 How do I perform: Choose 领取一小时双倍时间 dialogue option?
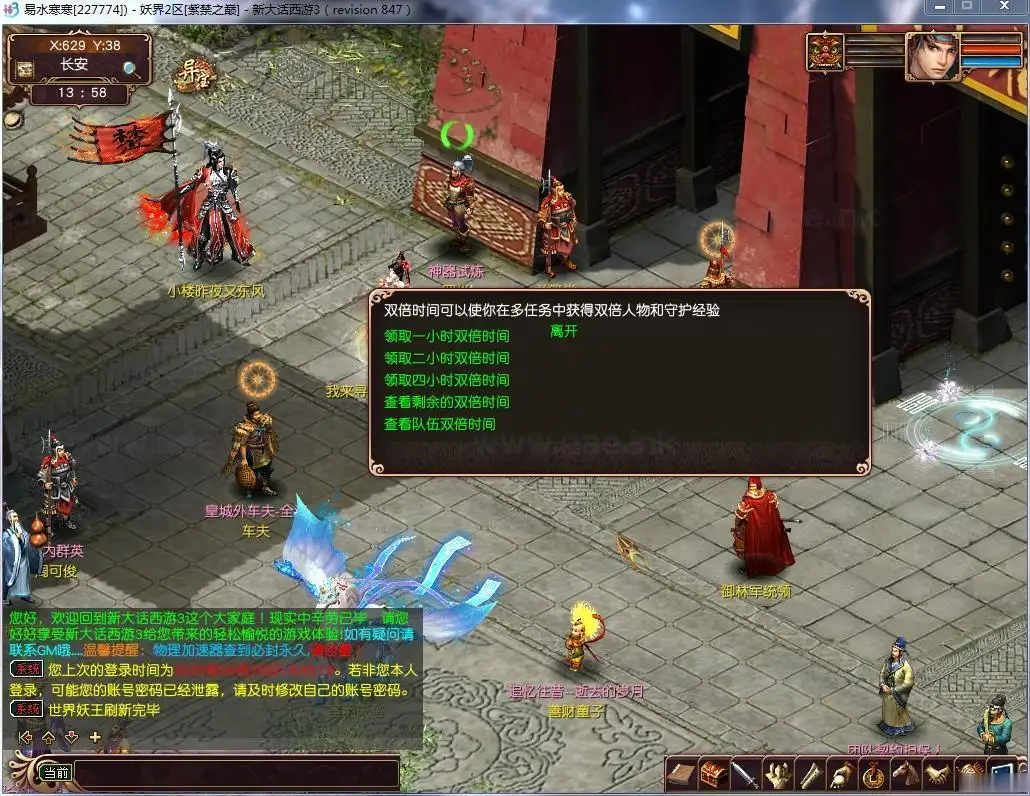click(x=446, y=336)
